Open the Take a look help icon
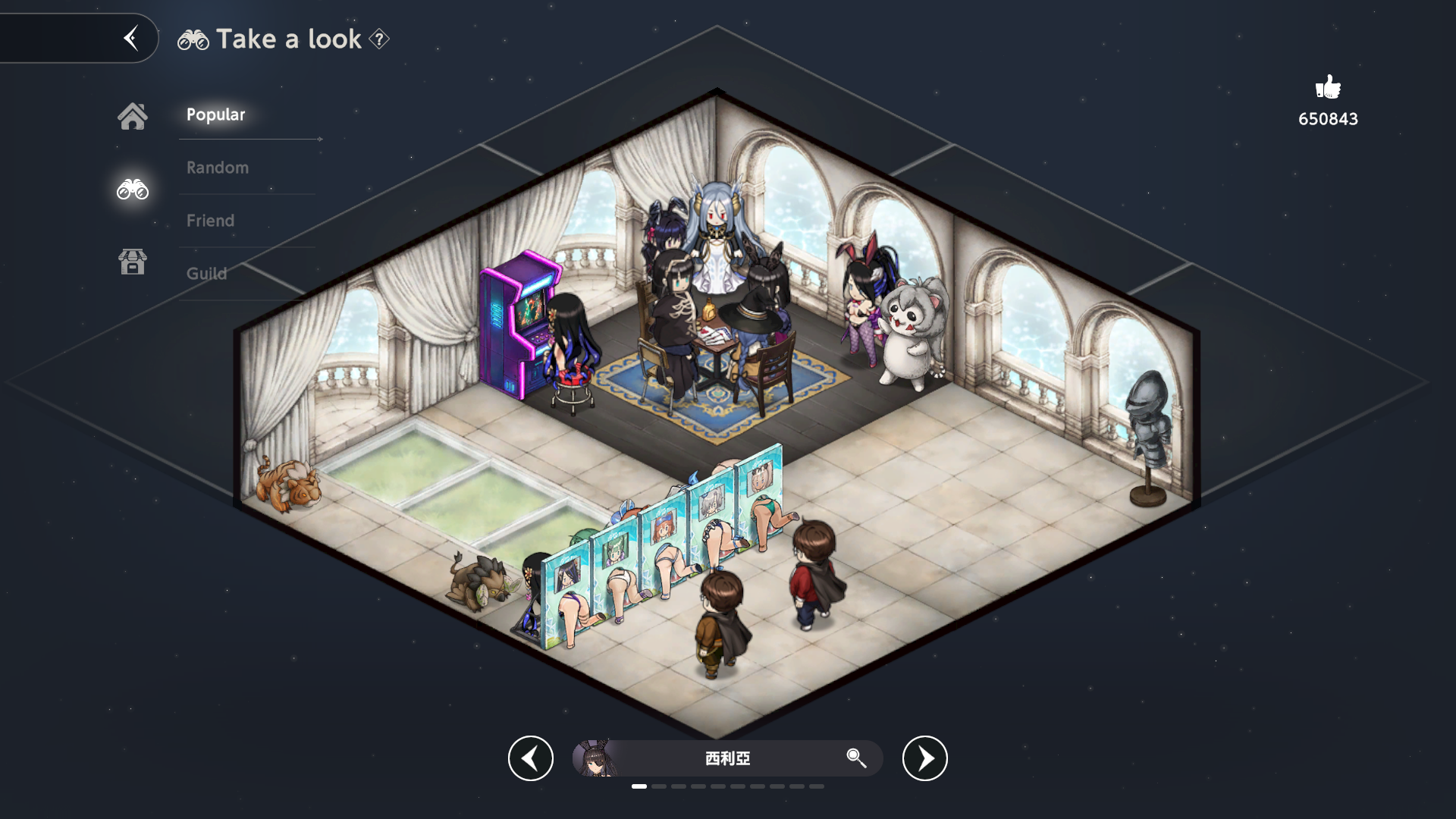 click(x=379, y=39)
